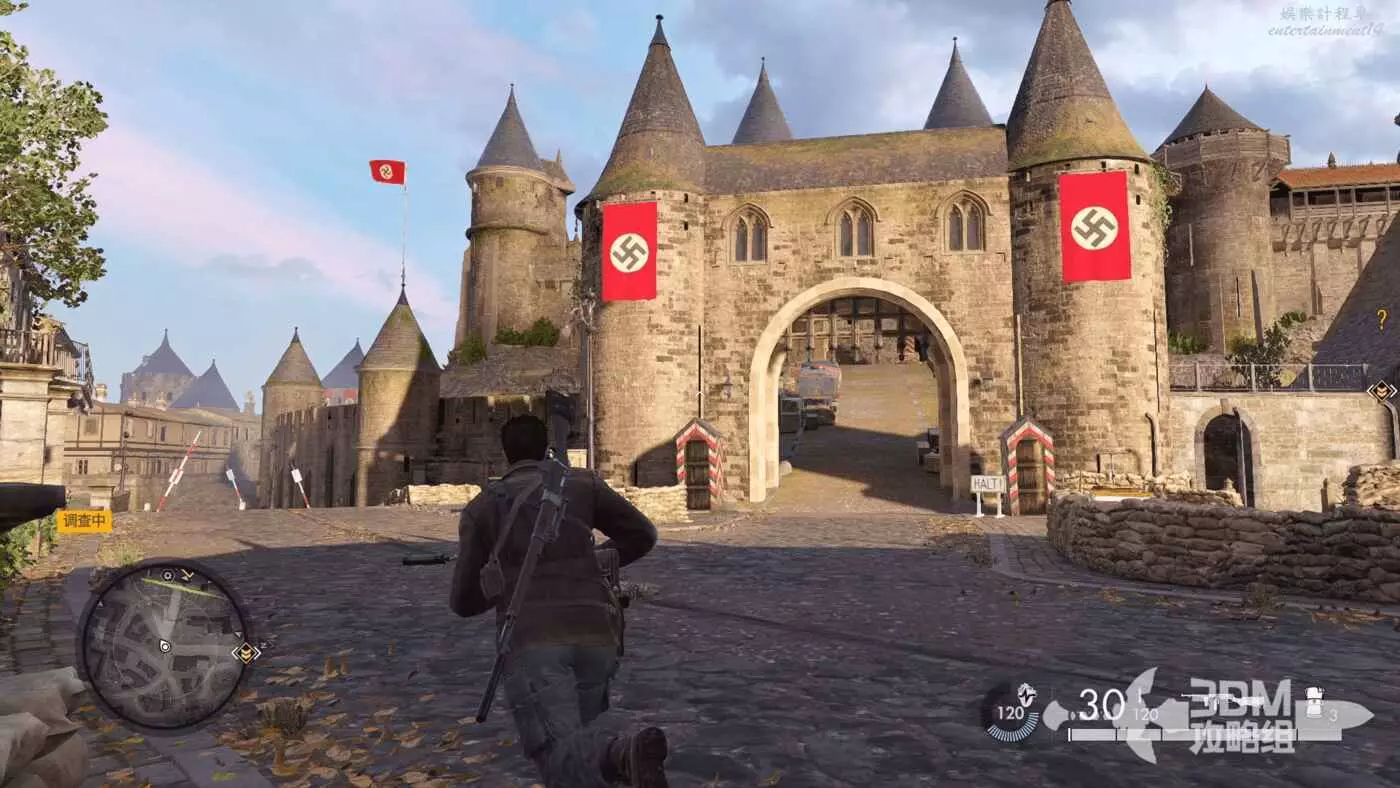Click the diamond chevron waypoint above the wall

pos(1382,391)
